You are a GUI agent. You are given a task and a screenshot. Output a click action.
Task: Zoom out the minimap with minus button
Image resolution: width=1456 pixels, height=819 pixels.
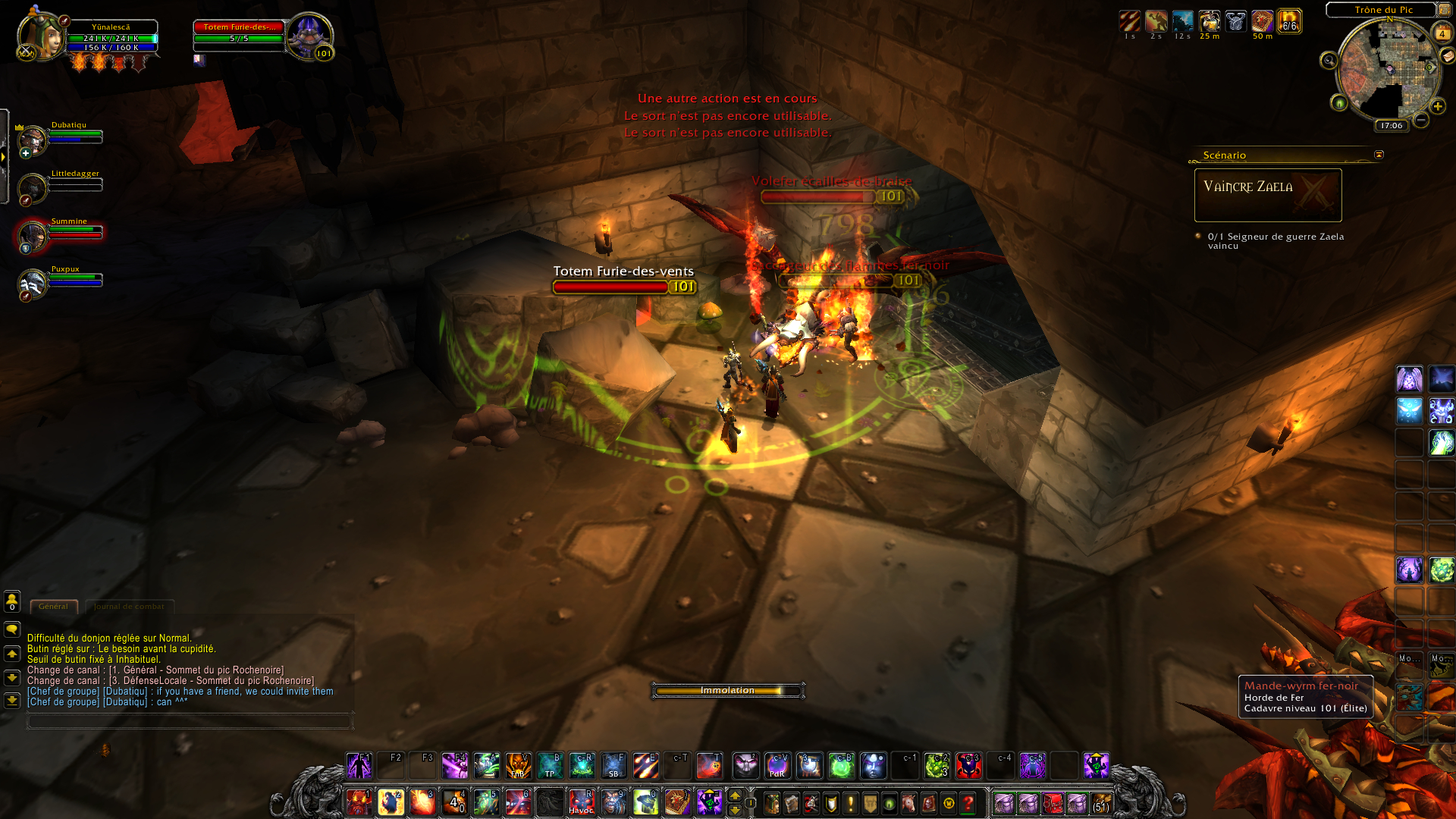[x=1421, y=120]
